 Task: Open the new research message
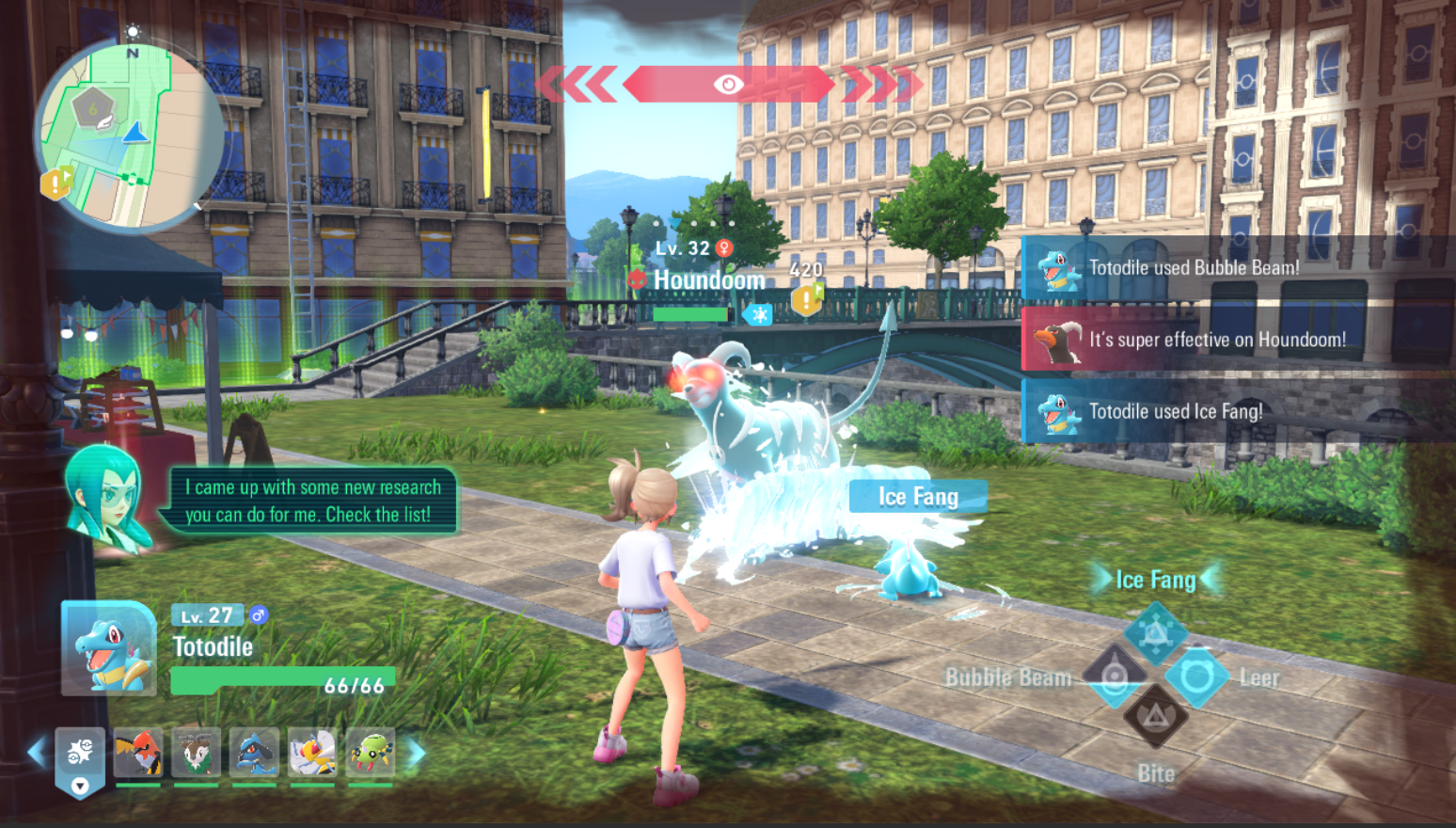coord(312,501)
